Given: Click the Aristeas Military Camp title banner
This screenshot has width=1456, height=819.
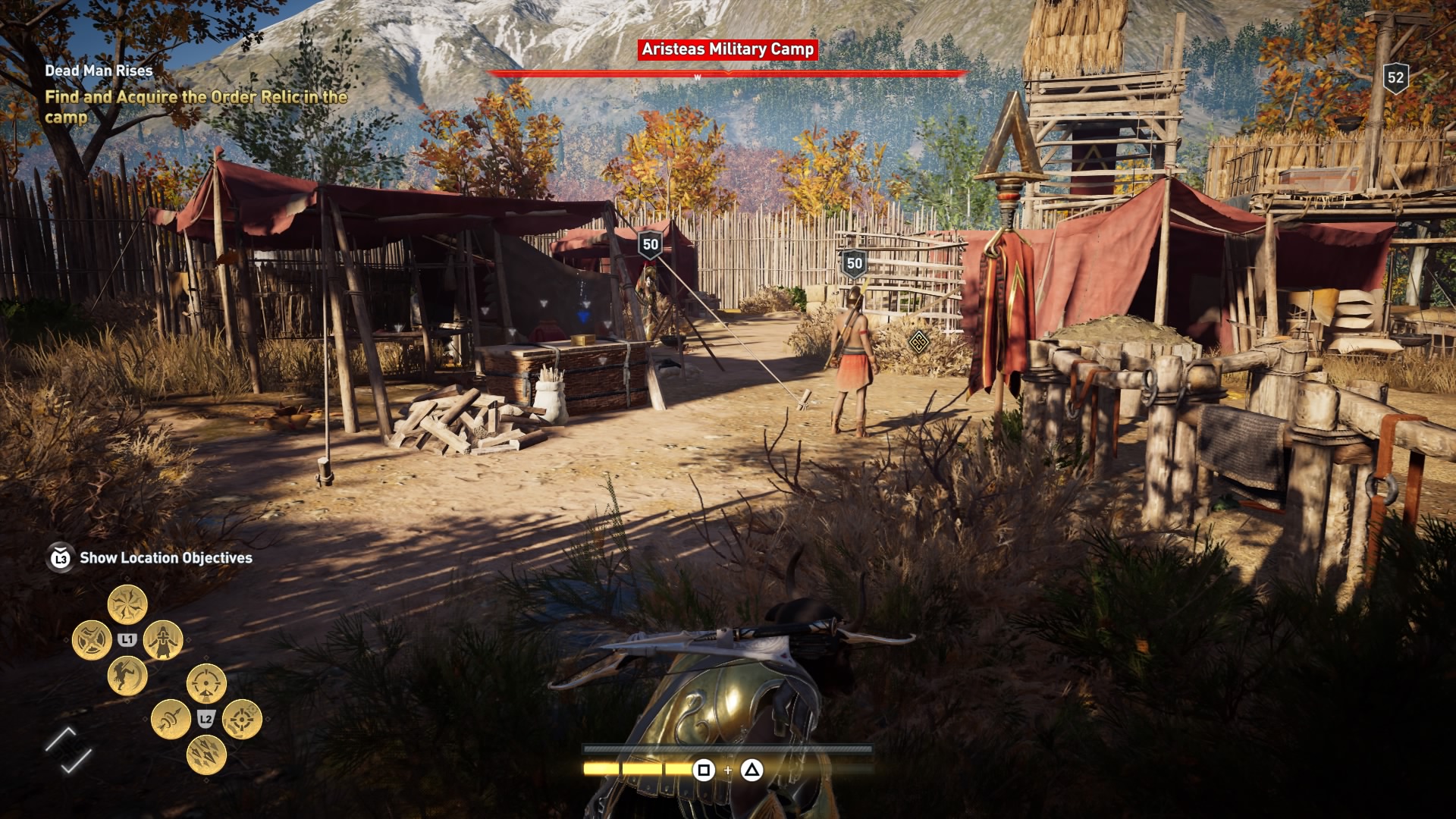Looking at the screenshot, I should pos(727,49).
